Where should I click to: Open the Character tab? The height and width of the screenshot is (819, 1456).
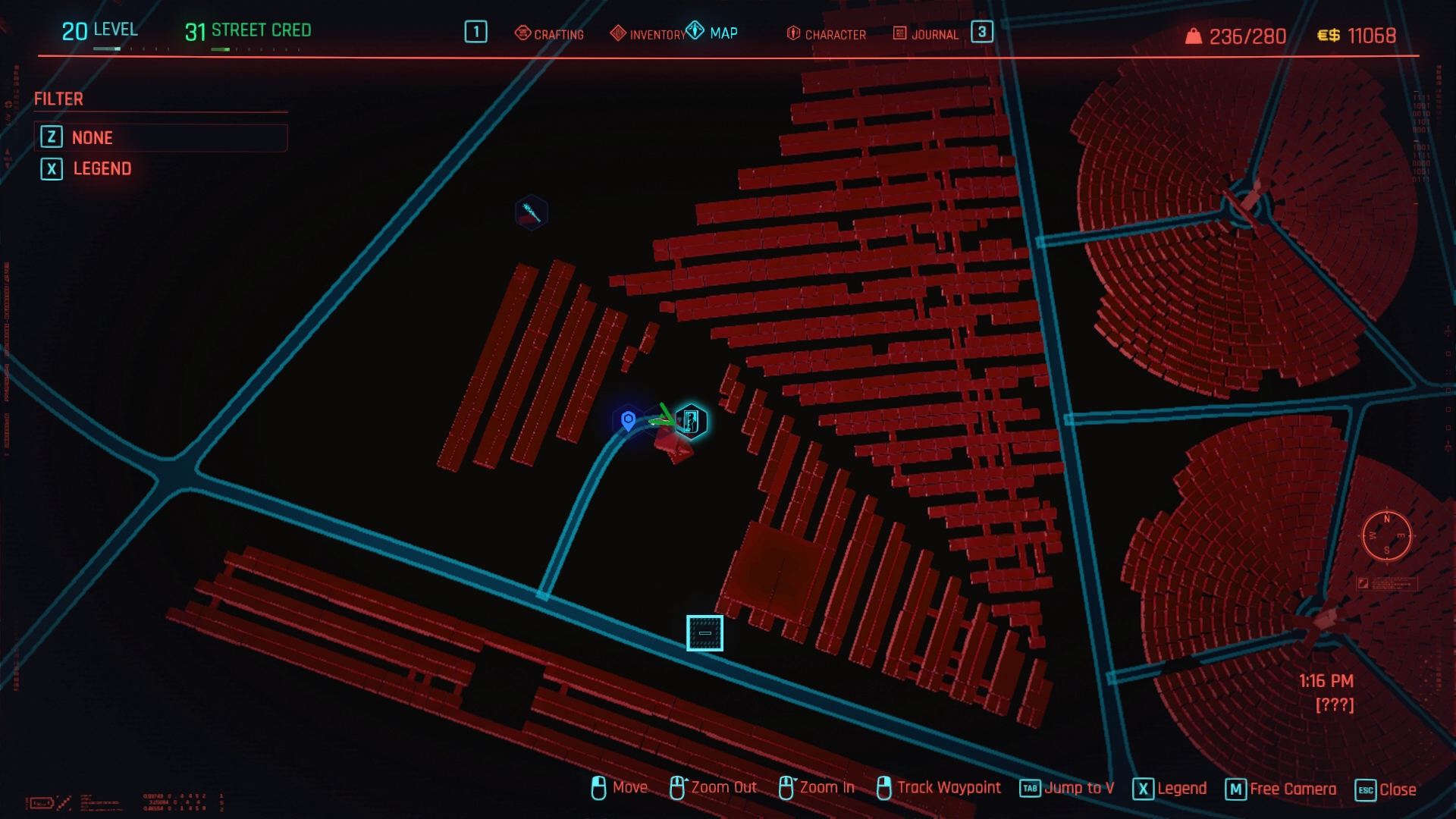tap(827, 34)
